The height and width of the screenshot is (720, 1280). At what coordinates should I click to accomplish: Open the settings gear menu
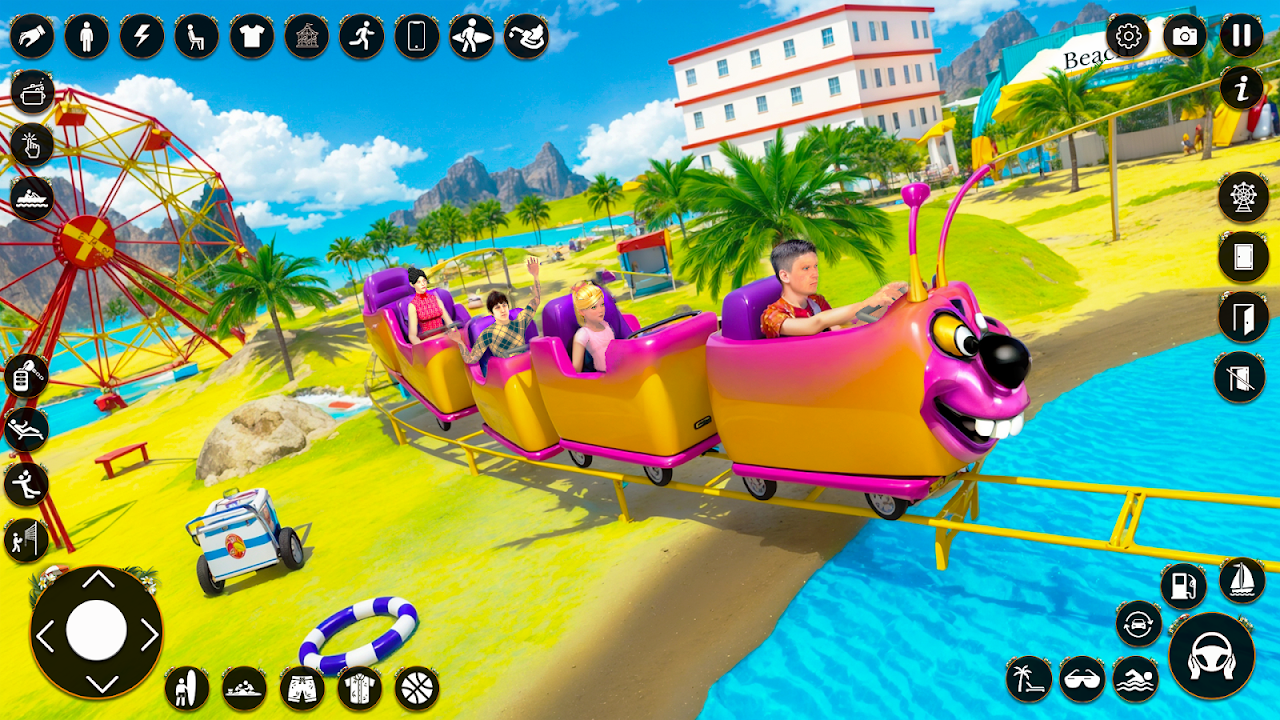(1128, 37)
